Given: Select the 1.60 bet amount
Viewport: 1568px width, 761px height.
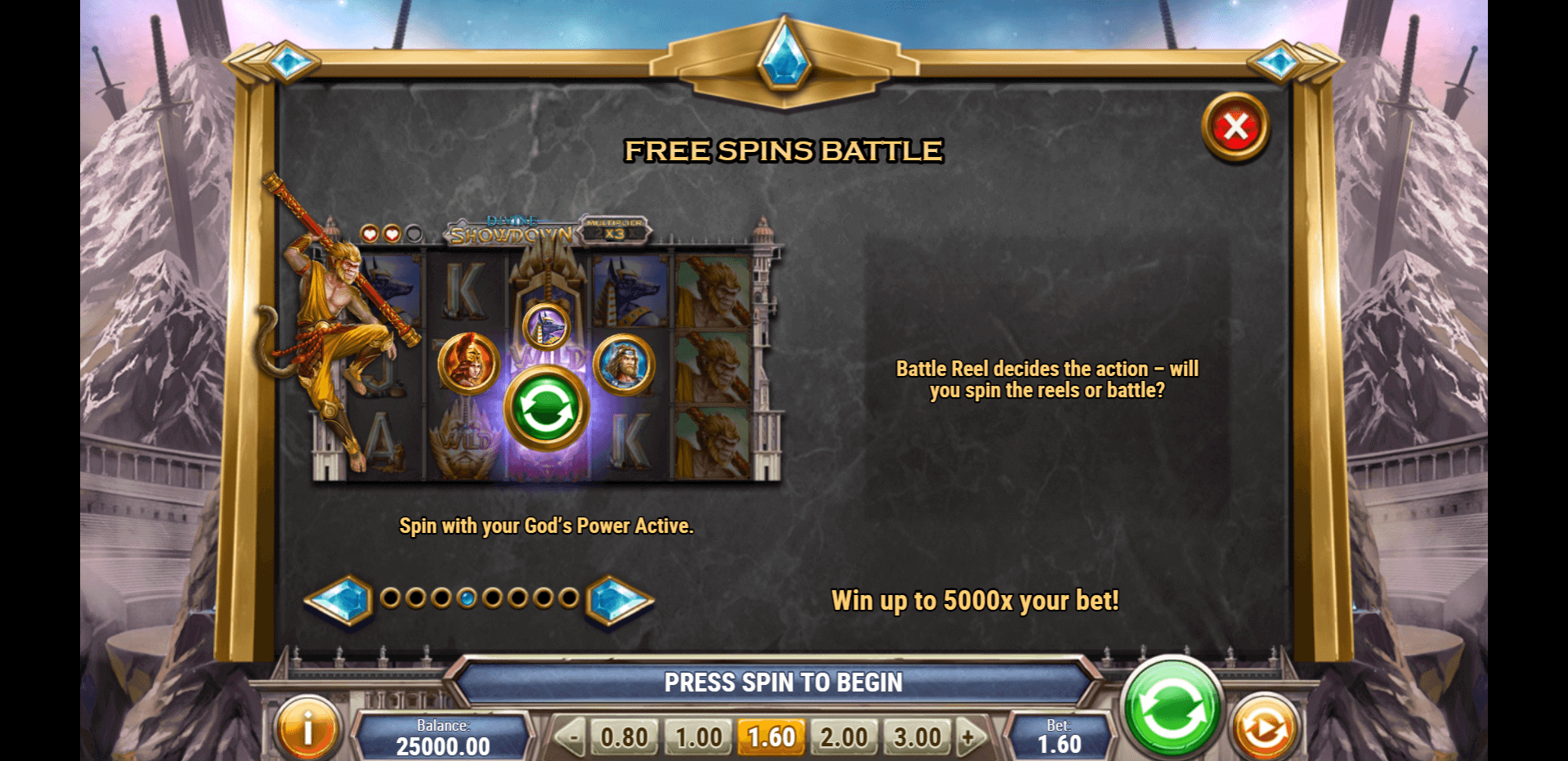Looking at the screenshot, I should (x=771, y=737).
